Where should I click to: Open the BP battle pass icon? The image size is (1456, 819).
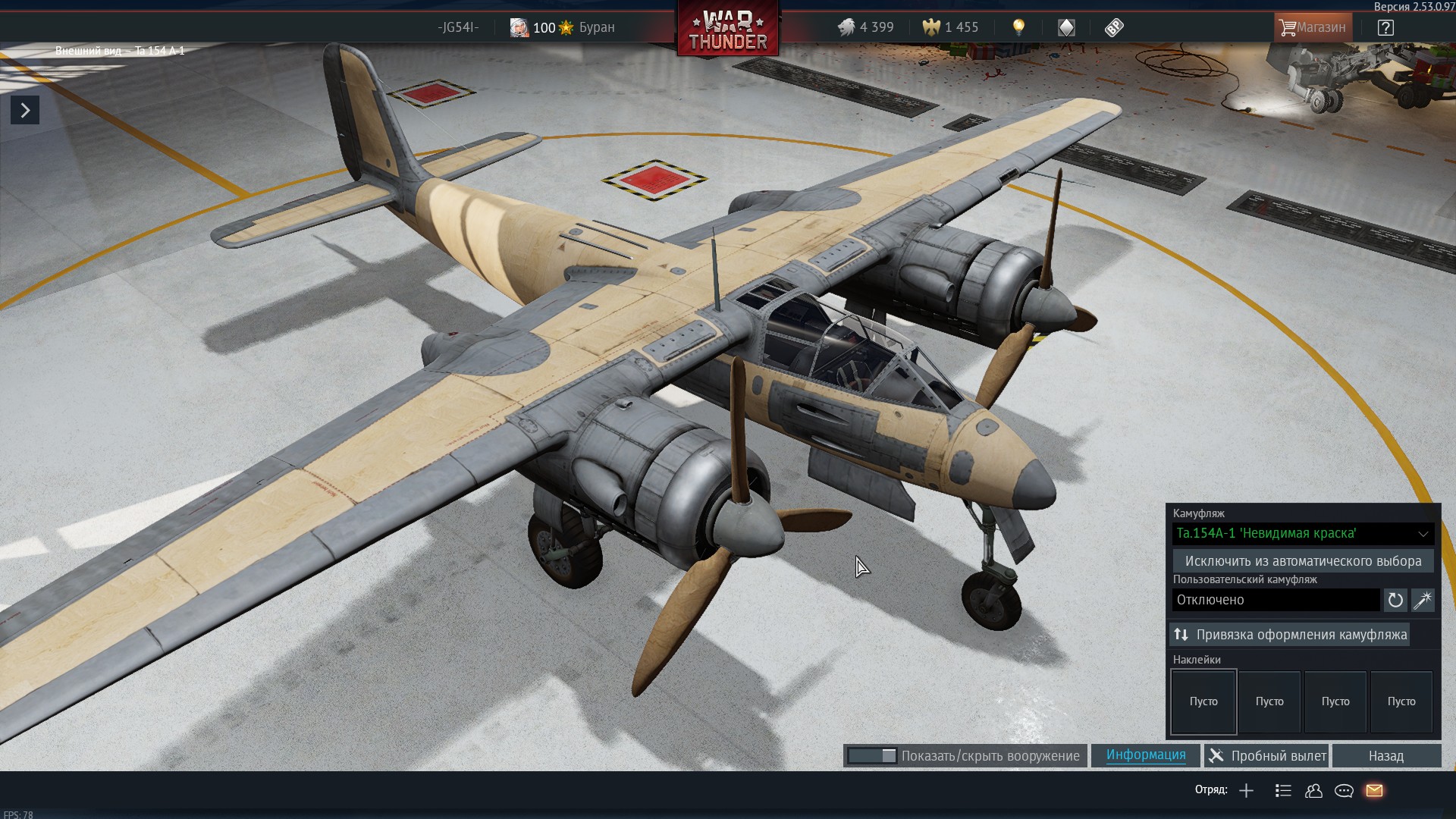tap(1113, 27)
